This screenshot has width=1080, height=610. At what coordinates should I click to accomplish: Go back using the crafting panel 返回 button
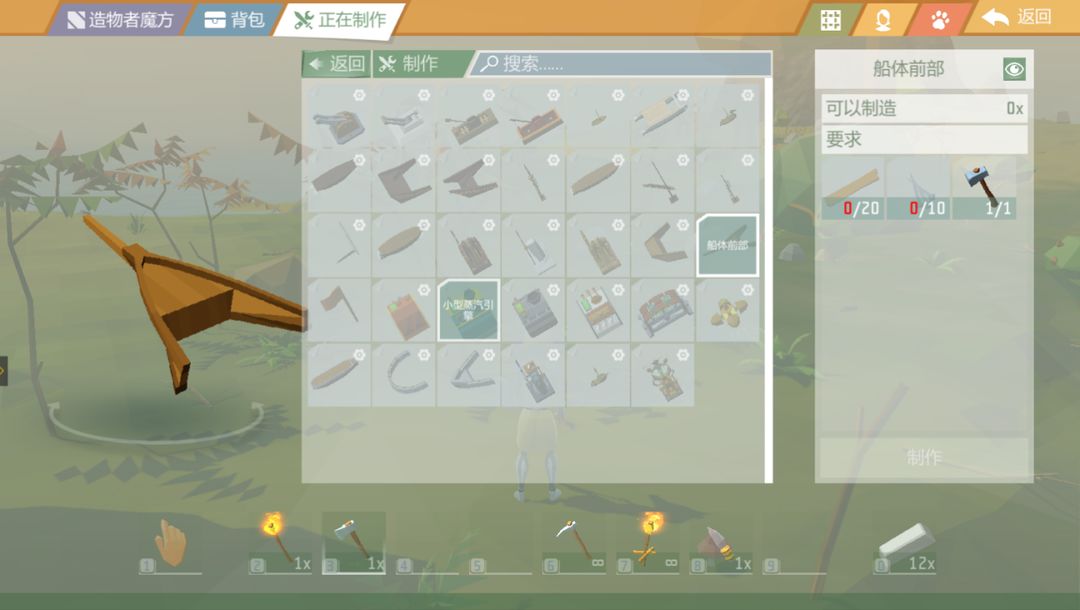click(337, 64)
